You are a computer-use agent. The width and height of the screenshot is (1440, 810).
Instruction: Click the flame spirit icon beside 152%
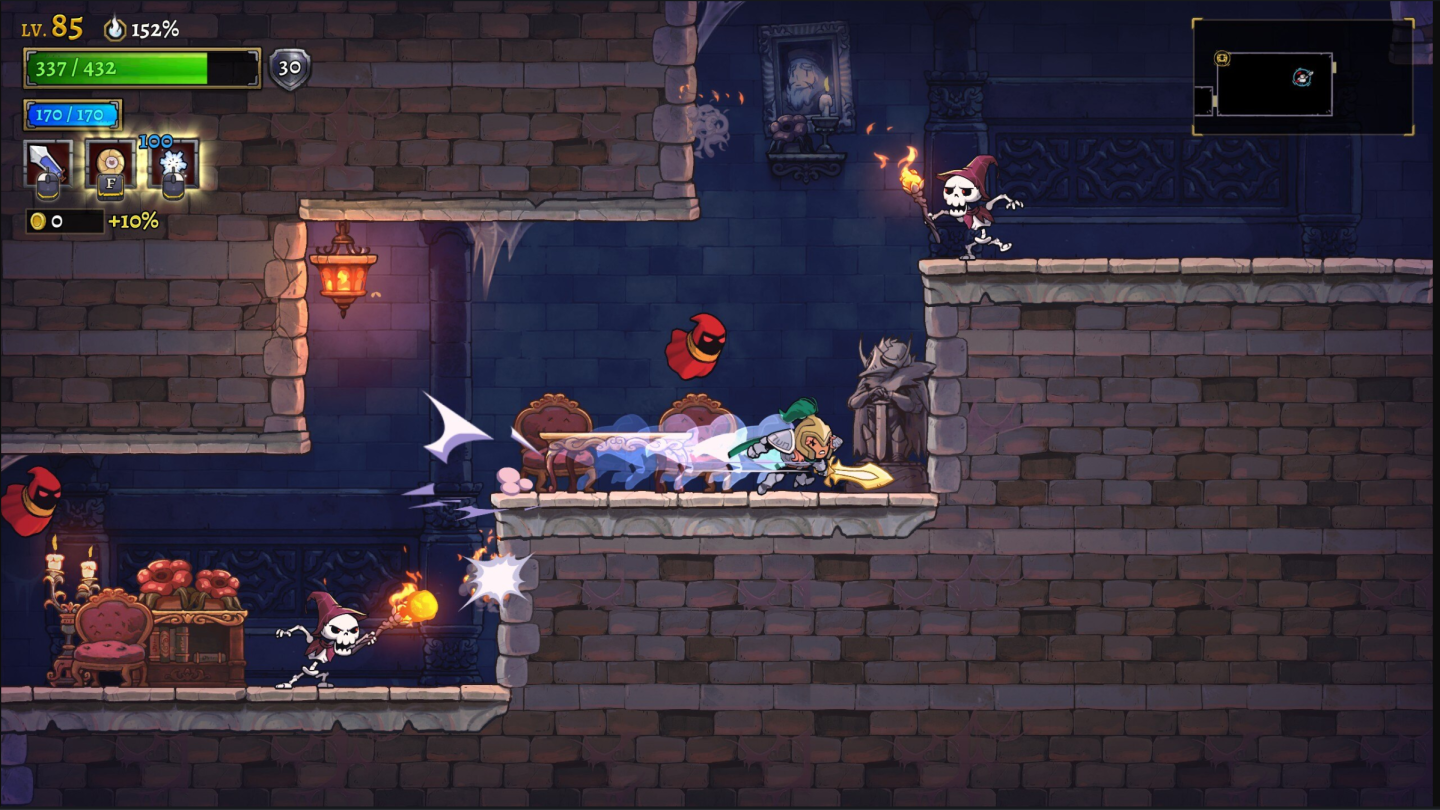(x=118, y=28)
